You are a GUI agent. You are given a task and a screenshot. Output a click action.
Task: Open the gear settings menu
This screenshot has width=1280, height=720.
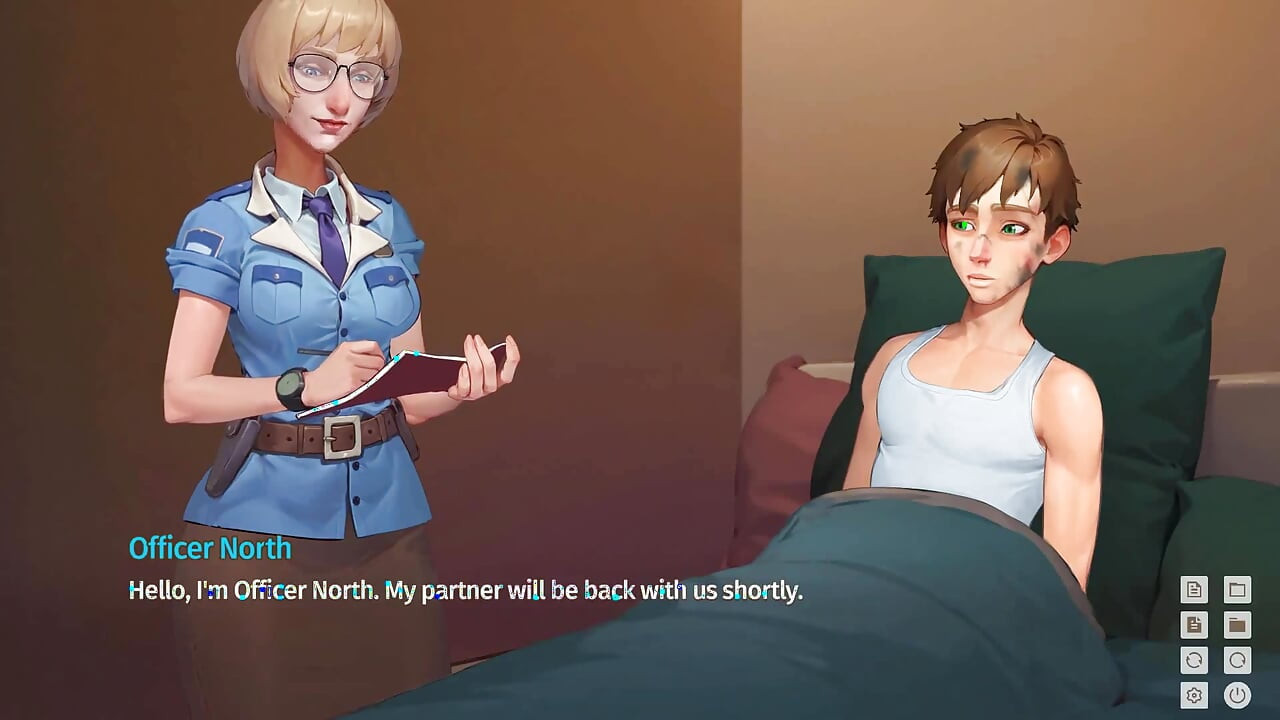coord(1193,694)
